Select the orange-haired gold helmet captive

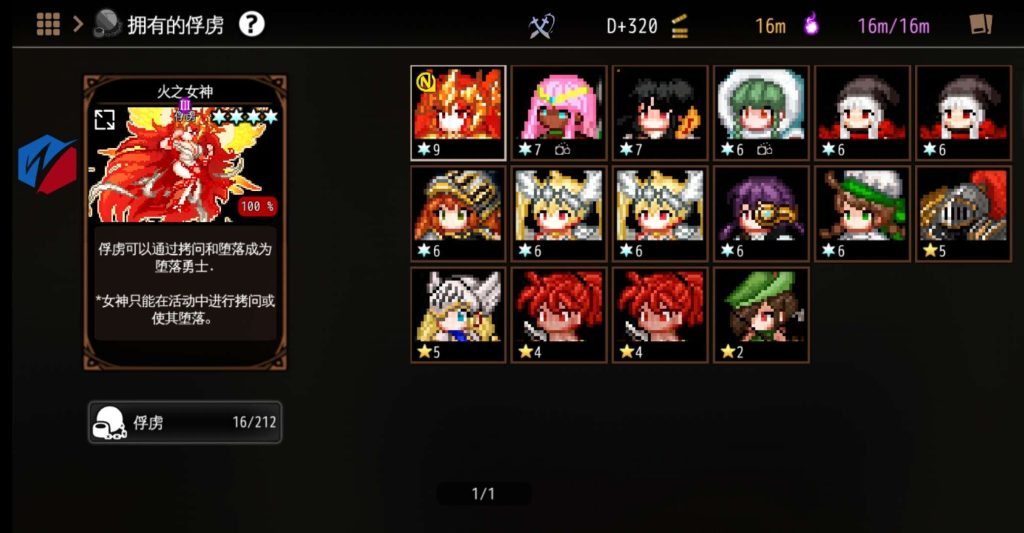click(x=458, y=214)
